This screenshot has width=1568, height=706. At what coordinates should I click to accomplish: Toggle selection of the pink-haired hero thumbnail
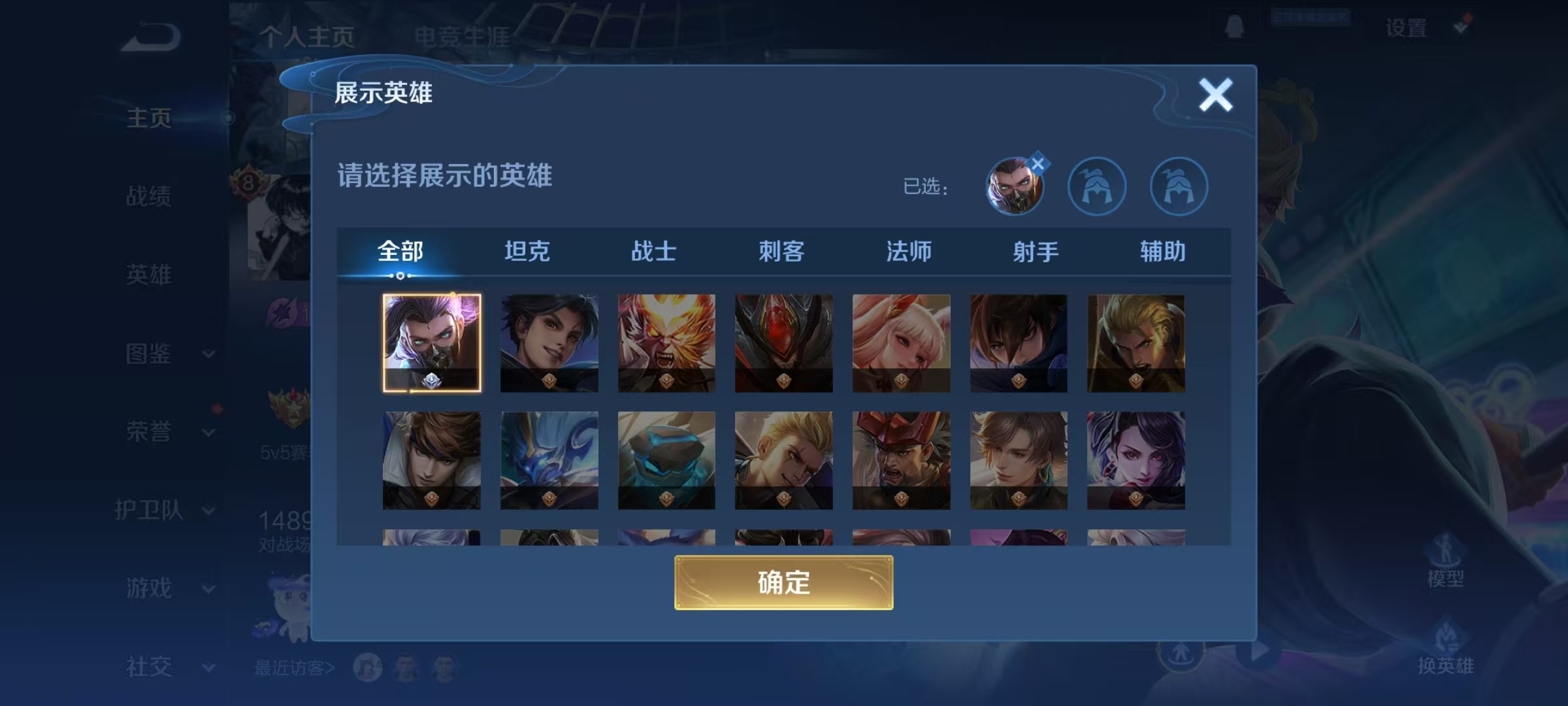click(901, 343)
